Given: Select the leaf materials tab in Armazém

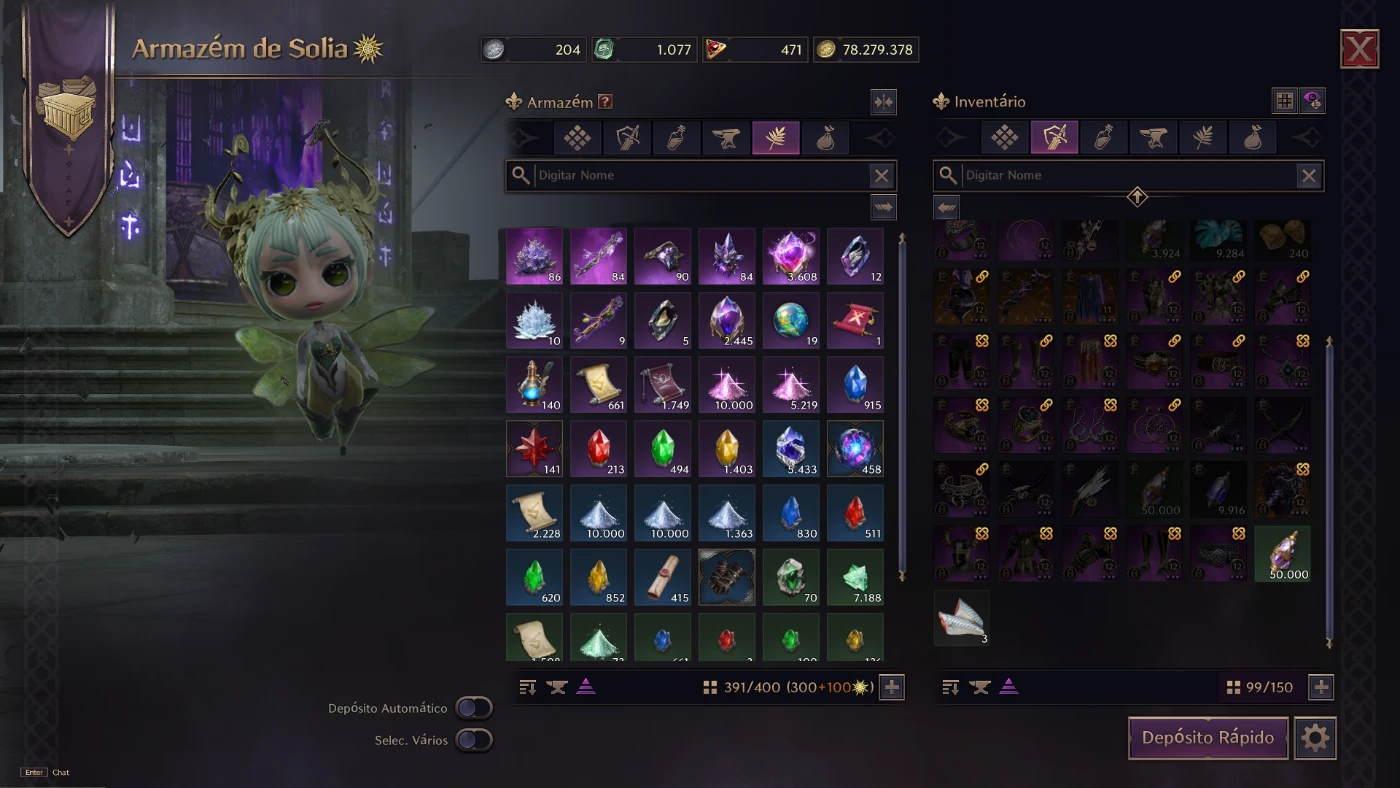Looking at the screenshot, I should point(775,138).
